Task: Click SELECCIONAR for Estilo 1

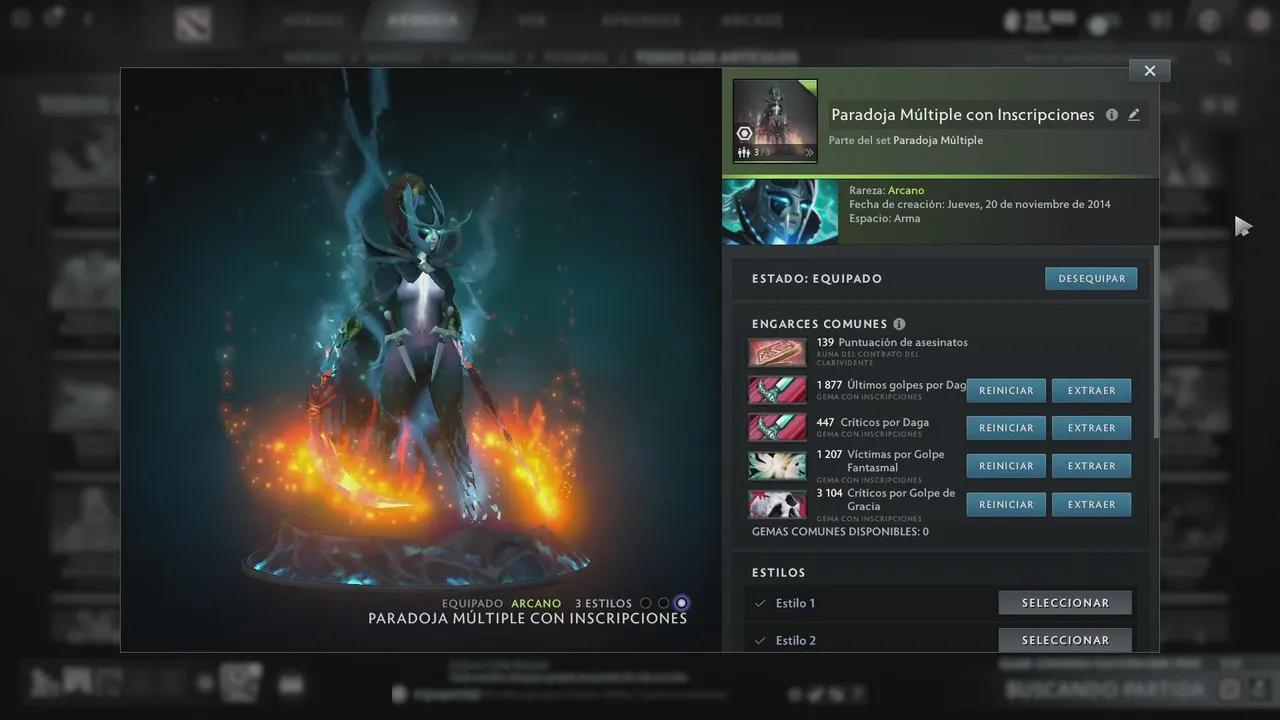Action: 1065,602
